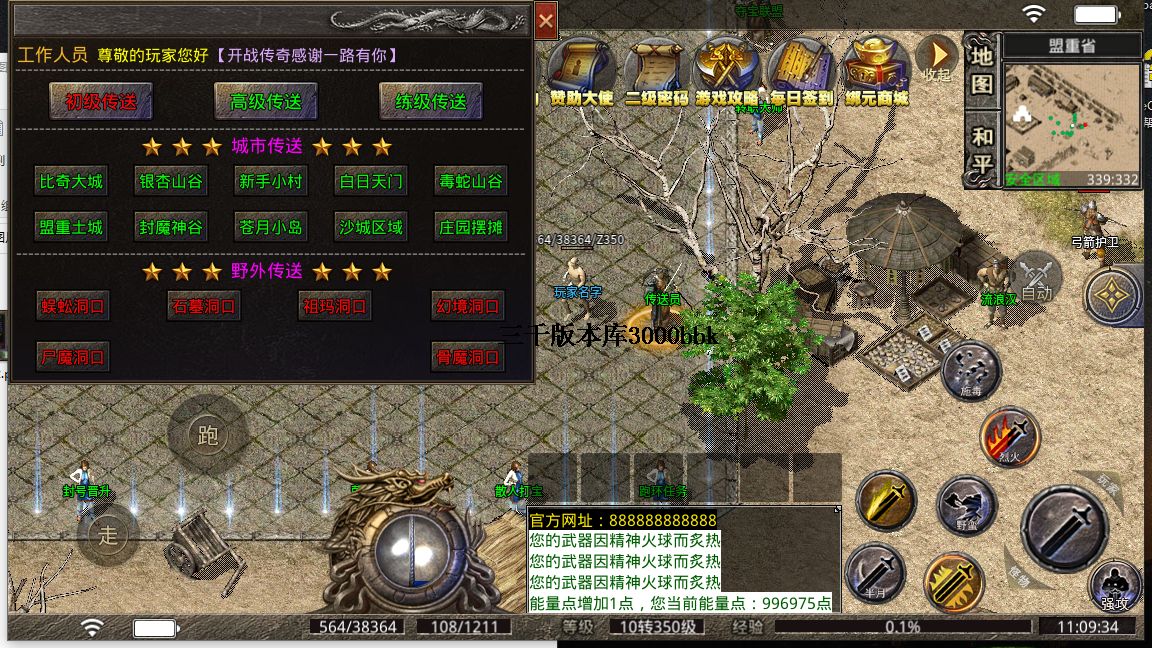Choose 初级传送 beginner teleport

click(101, 101)
